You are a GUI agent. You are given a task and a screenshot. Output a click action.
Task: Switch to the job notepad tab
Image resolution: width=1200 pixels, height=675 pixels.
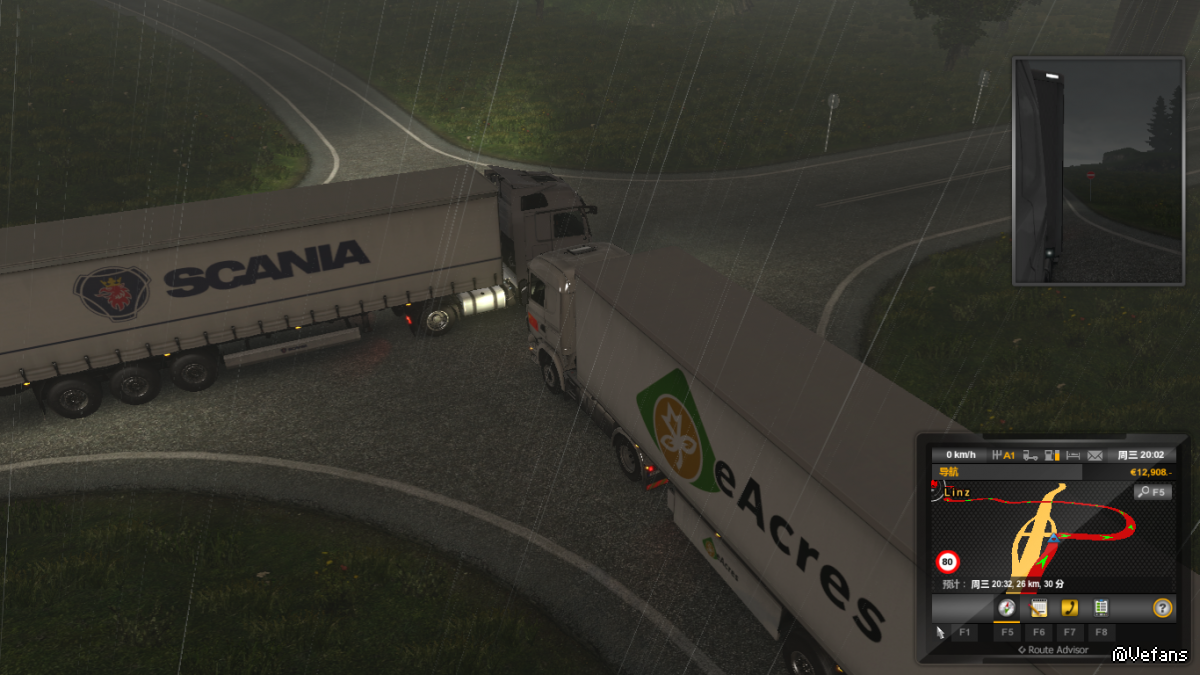tap(1038, 607)
